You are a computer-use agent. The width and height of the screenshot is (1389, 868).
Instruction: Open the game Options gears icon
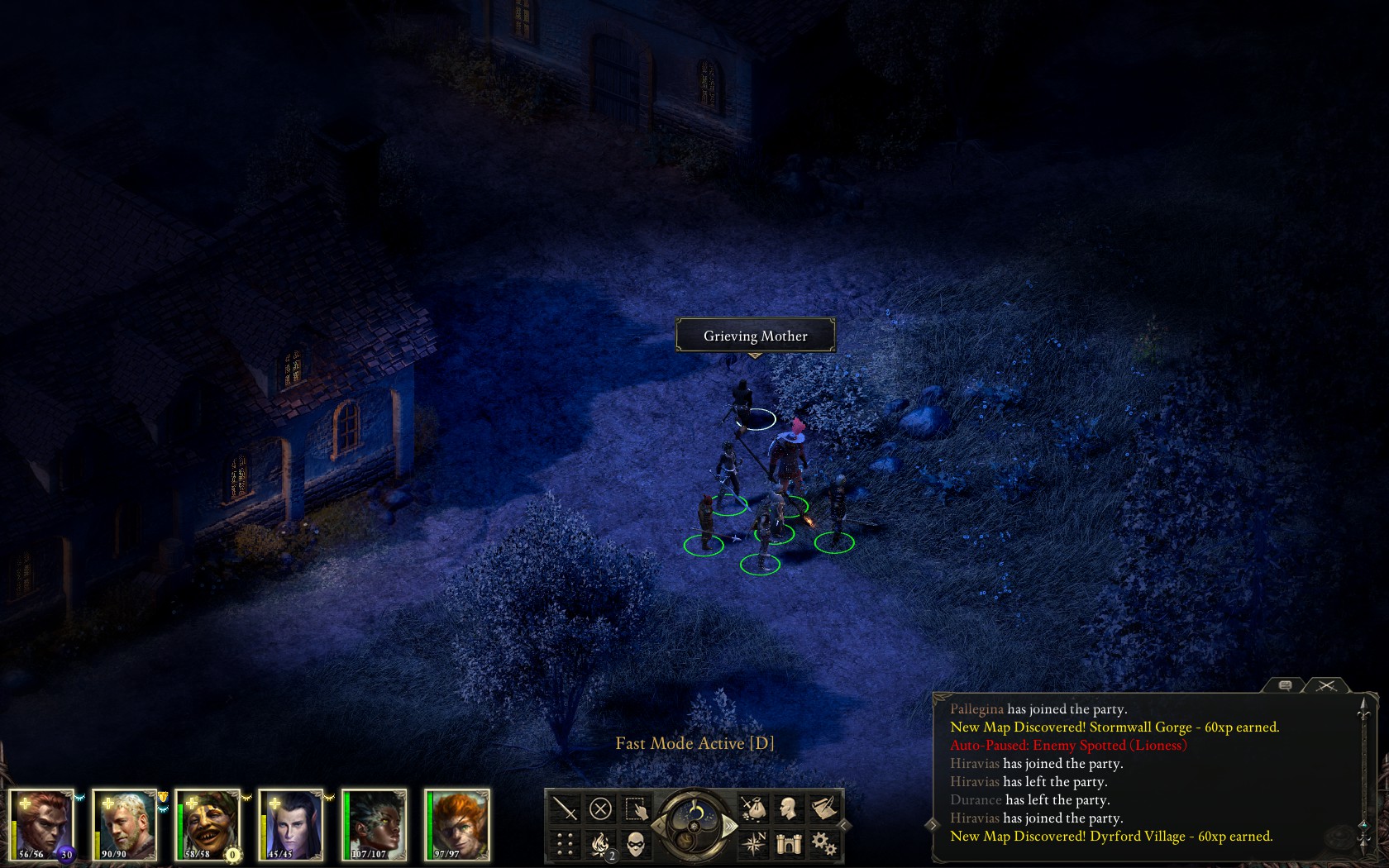coord(826,843)
